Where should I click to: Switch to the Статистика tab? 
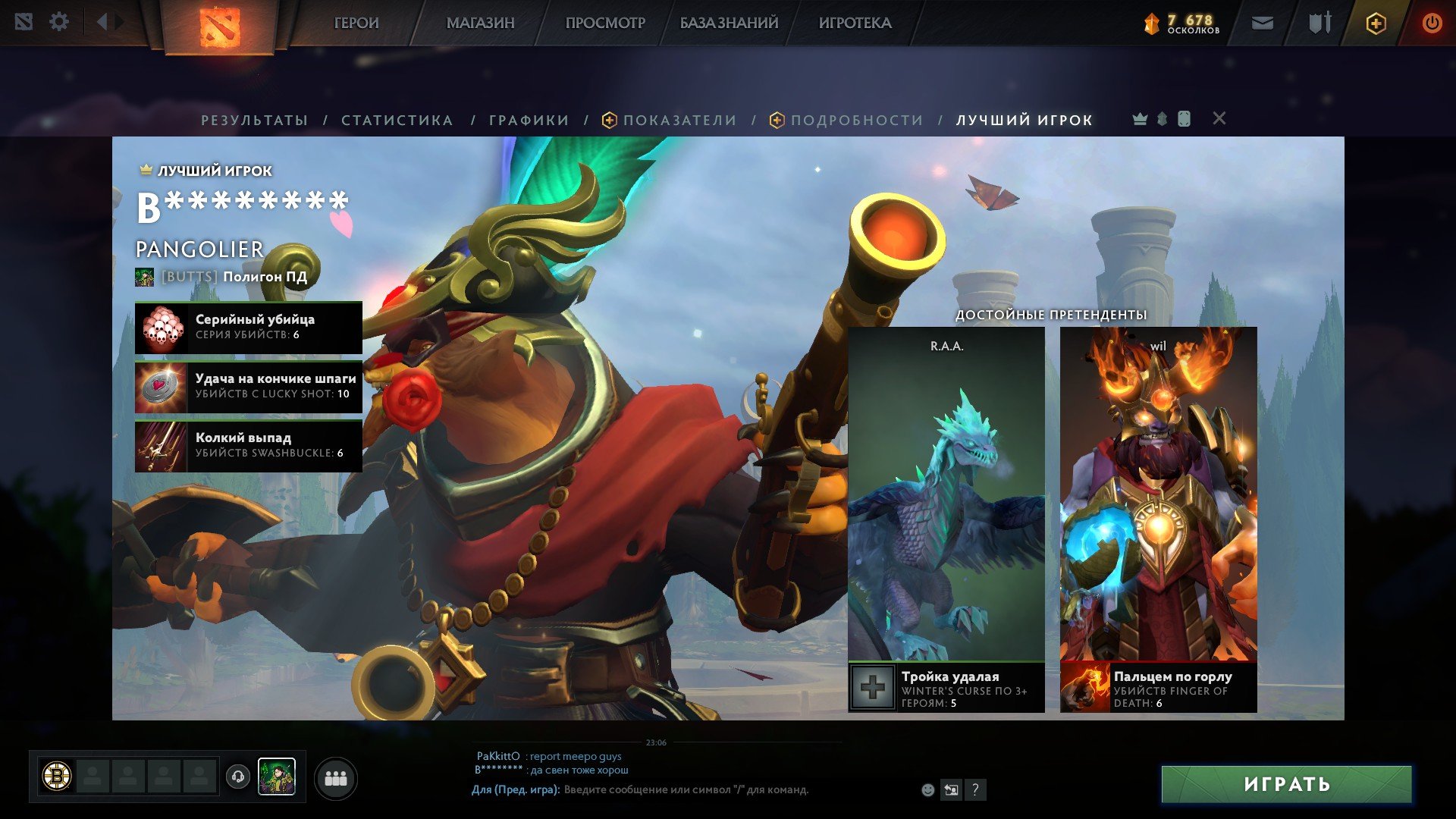pos(397,121)
